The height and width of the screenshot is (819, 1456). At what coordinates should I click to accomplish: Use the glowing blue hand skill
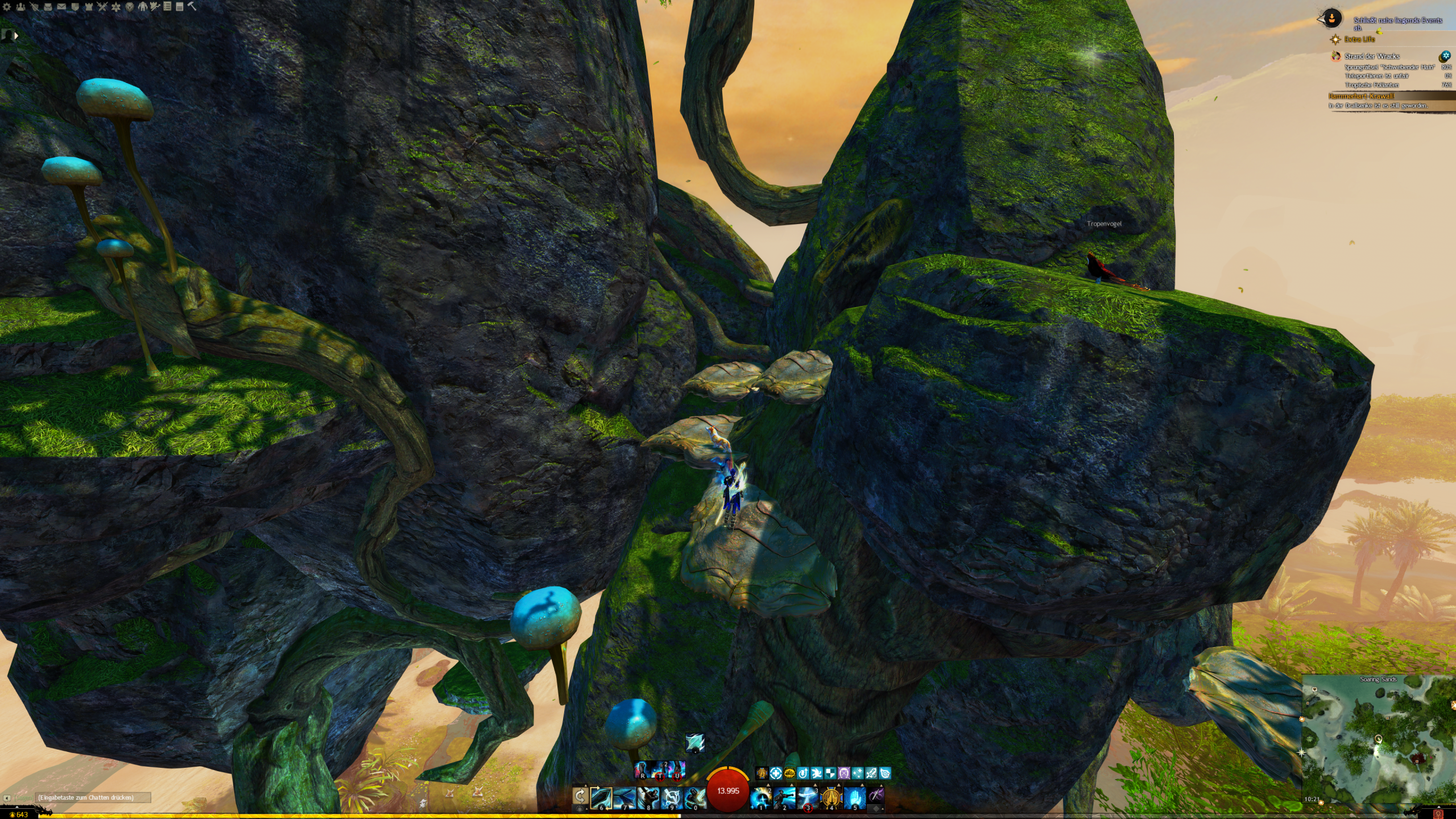click(854, 798)
